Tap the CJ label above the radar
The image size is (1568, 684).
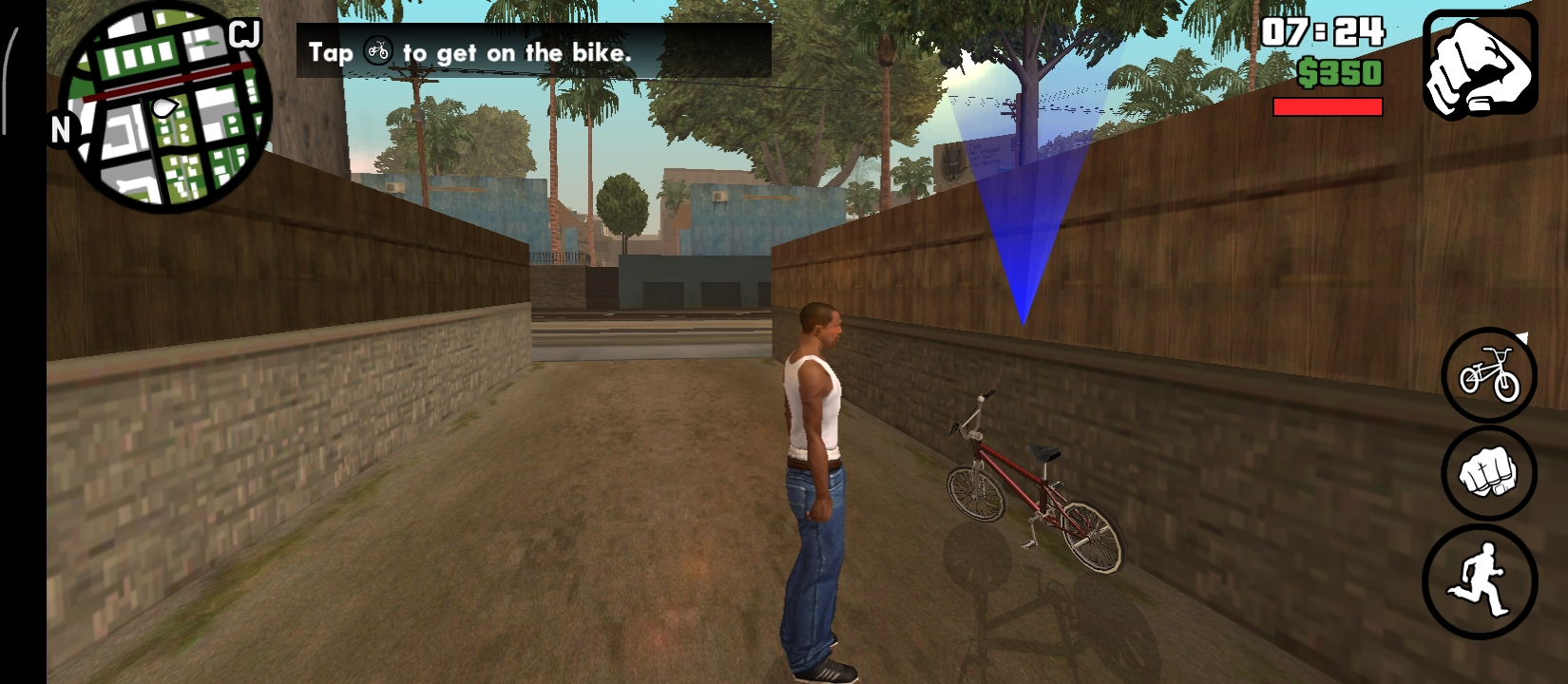point(244,31)
